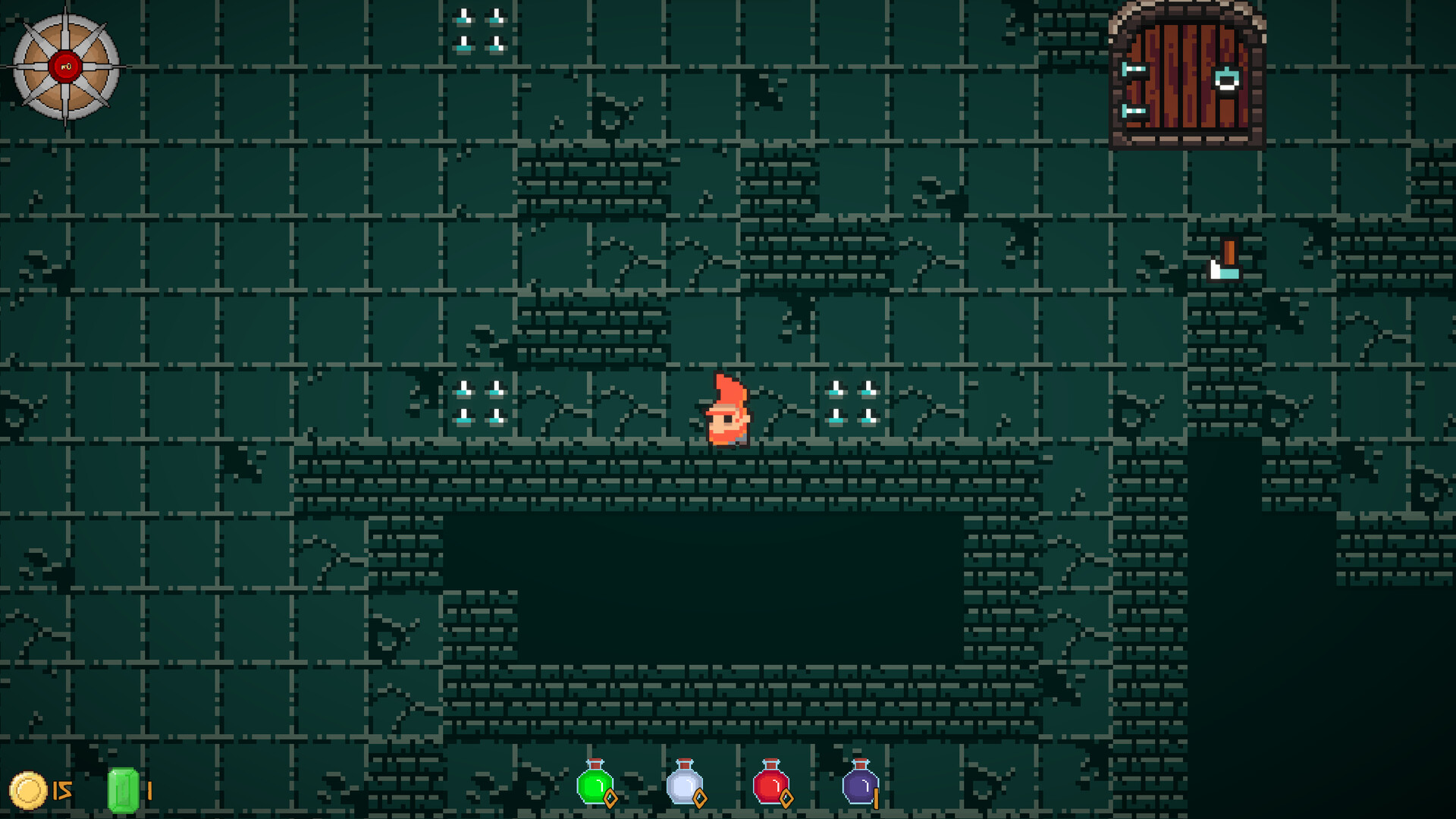
Task: Click the compass icon in the top-left corner
Action: 64,64
